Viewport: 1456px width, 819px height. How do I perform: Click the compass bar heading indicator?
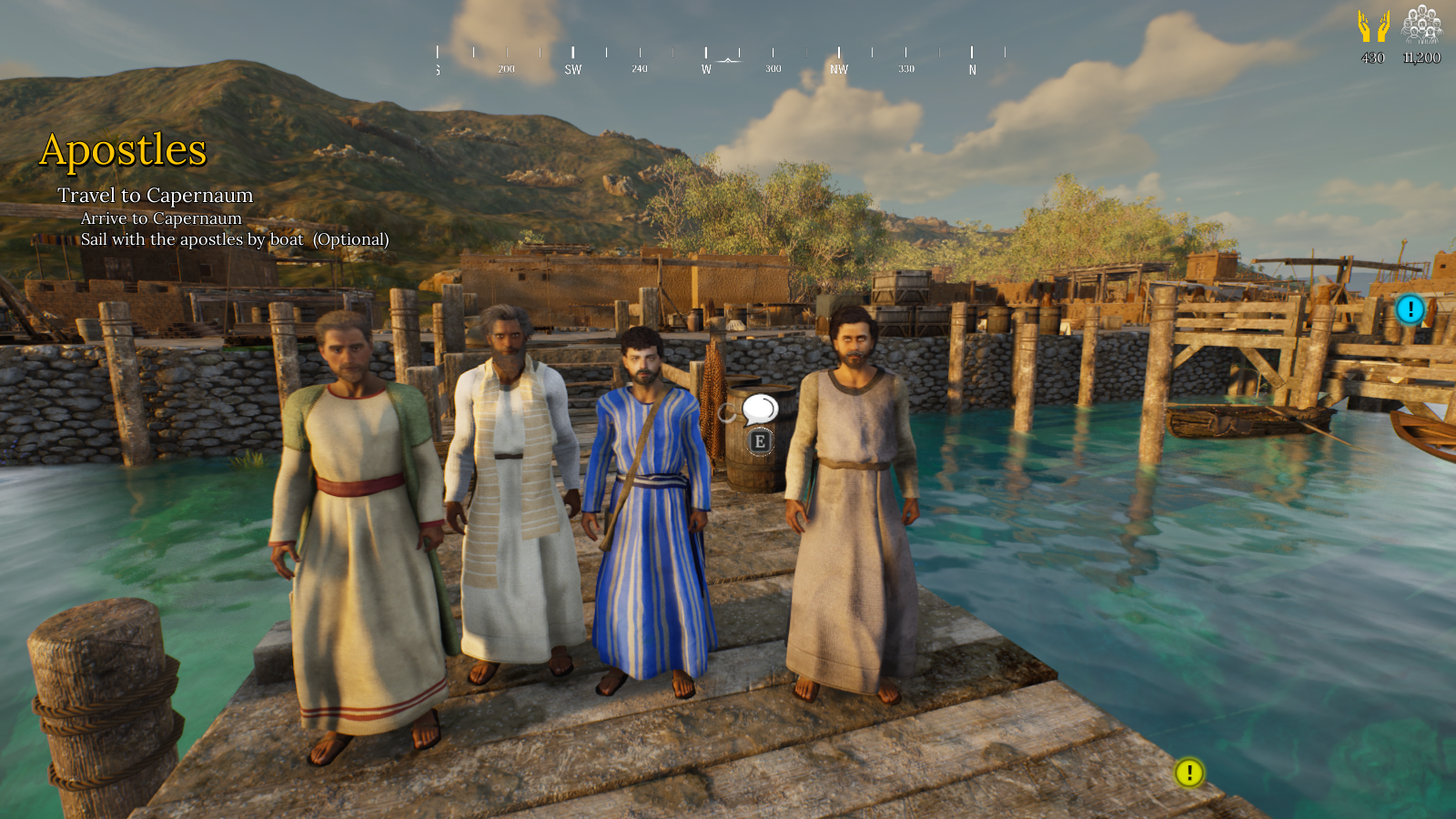(729, 60)
